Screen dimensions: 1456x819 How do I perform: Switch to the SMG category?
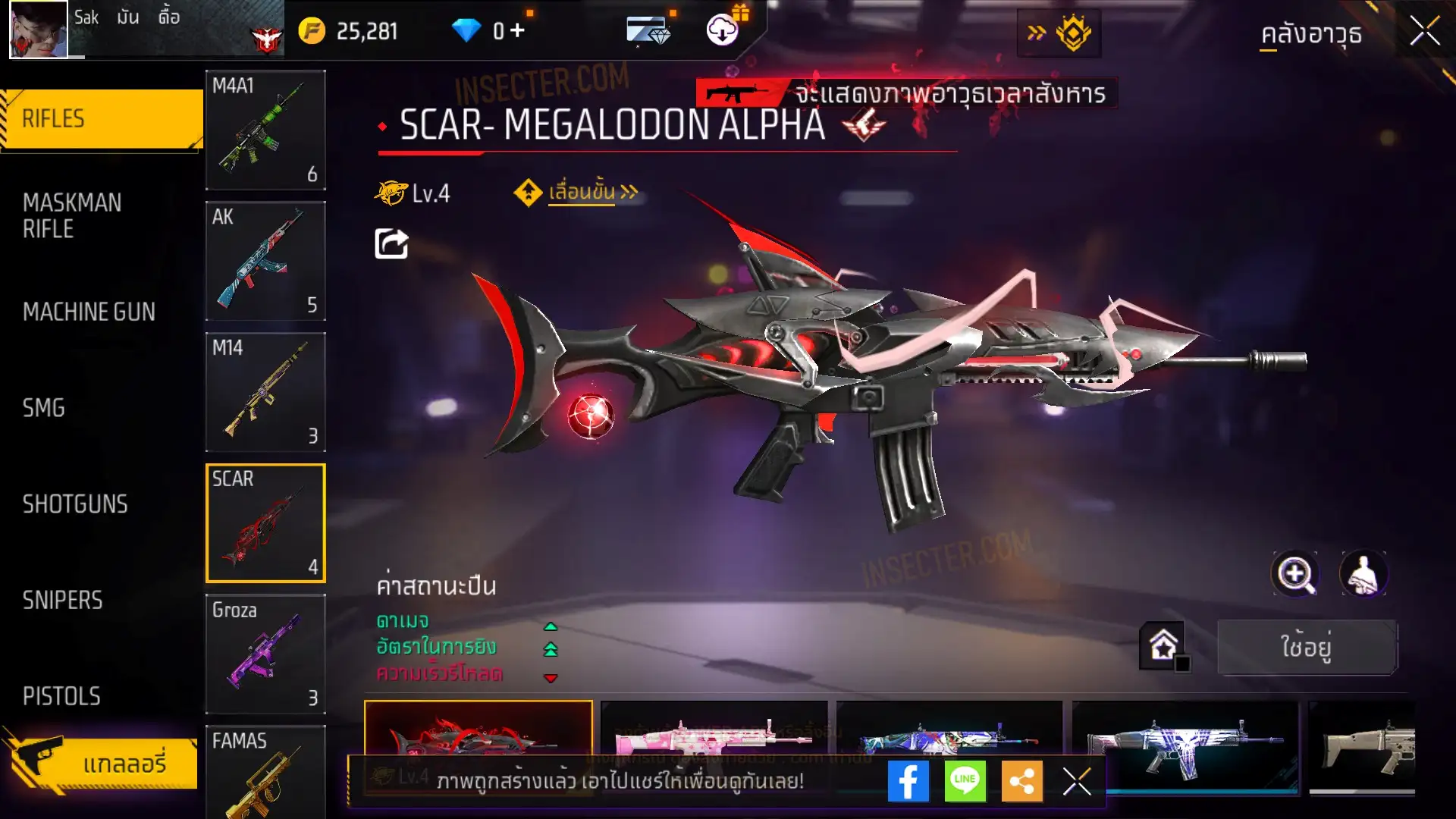pyautogui.click(x=44, y=408)
